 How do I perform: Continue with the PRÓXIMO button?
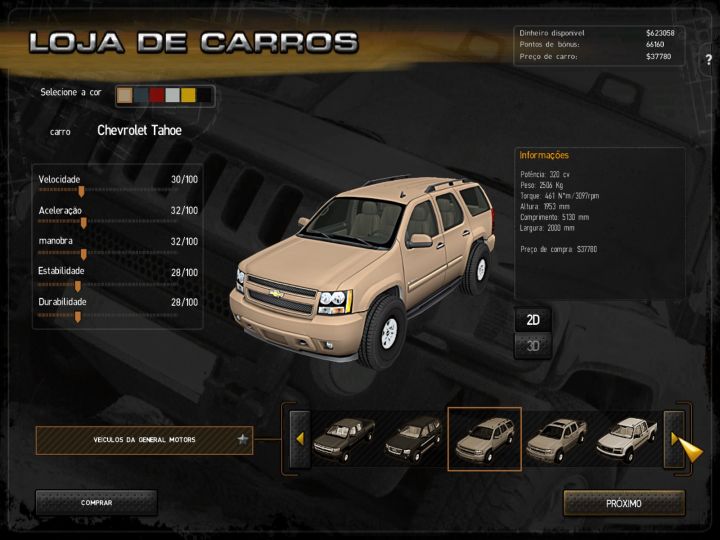624,502
